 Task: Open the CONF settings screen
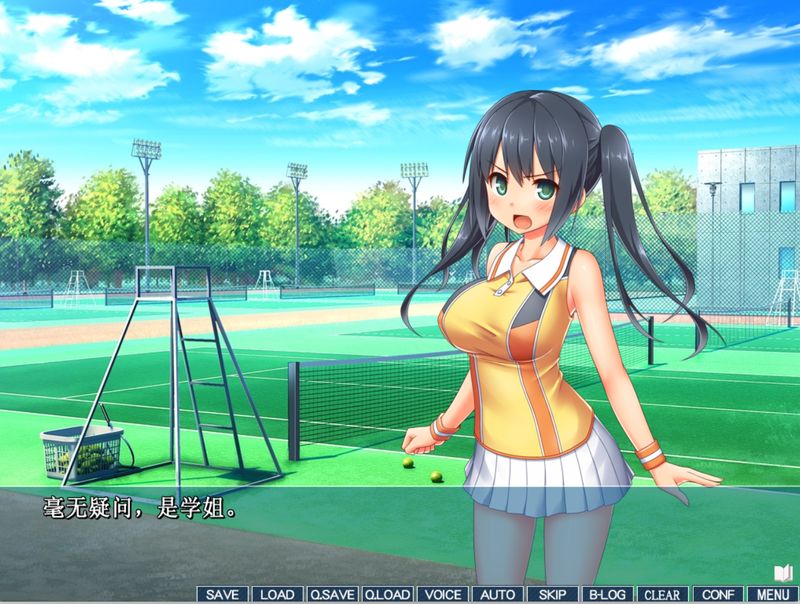[x=717, y=594]
